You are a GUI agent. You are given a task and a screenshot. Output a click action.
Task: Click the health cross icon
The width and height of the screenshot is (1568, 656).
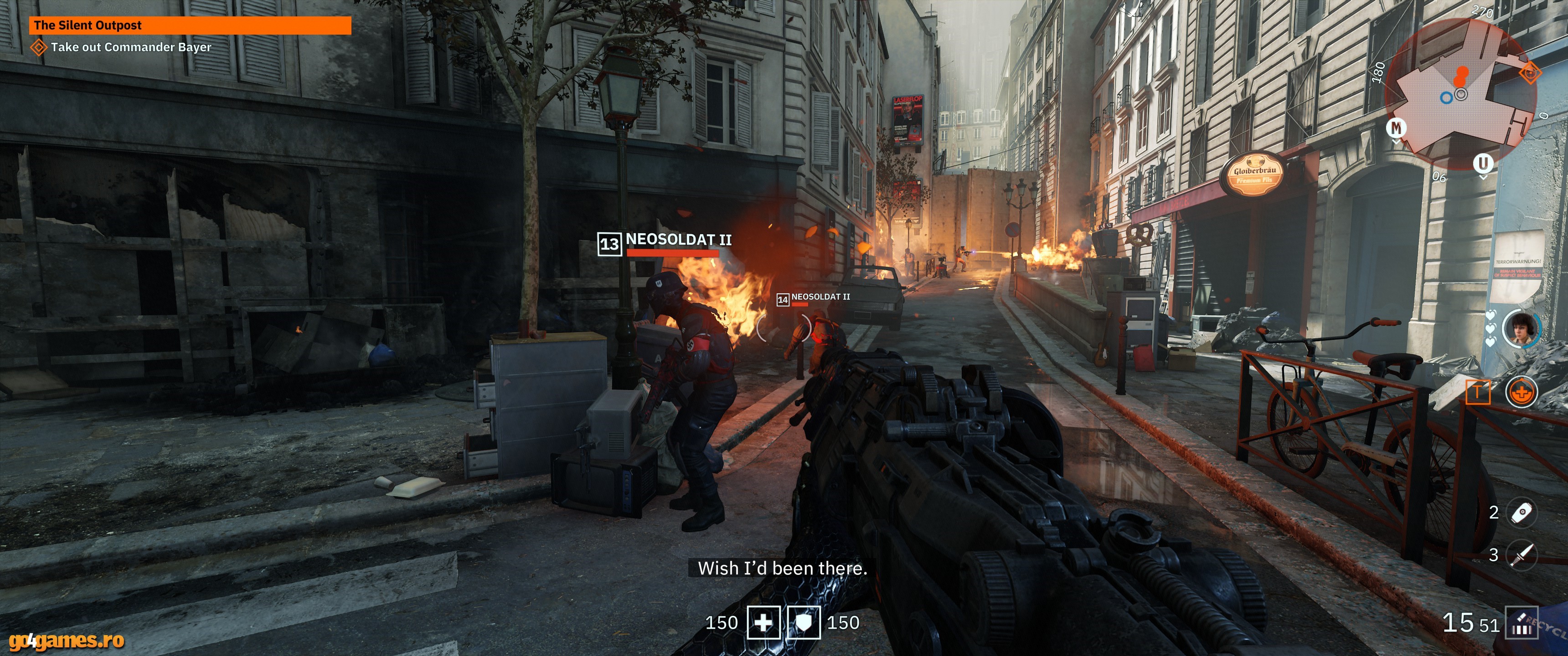point(763,623)
